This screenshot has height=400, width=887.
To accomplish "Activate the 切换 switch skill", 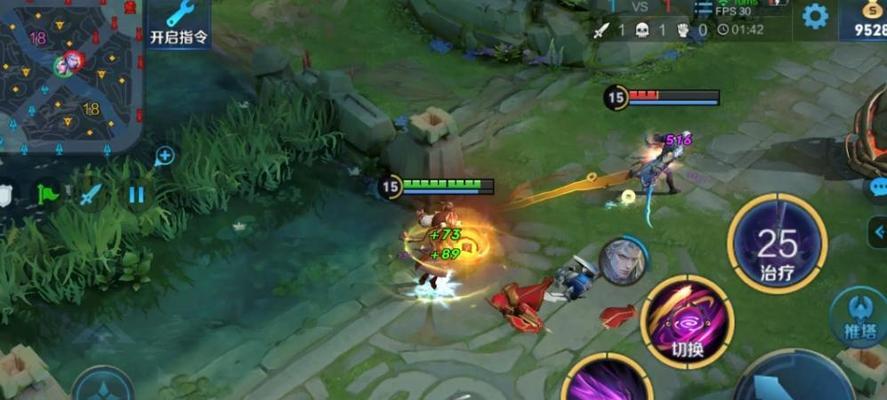I will pyautogui.click(x=687, y=321).
